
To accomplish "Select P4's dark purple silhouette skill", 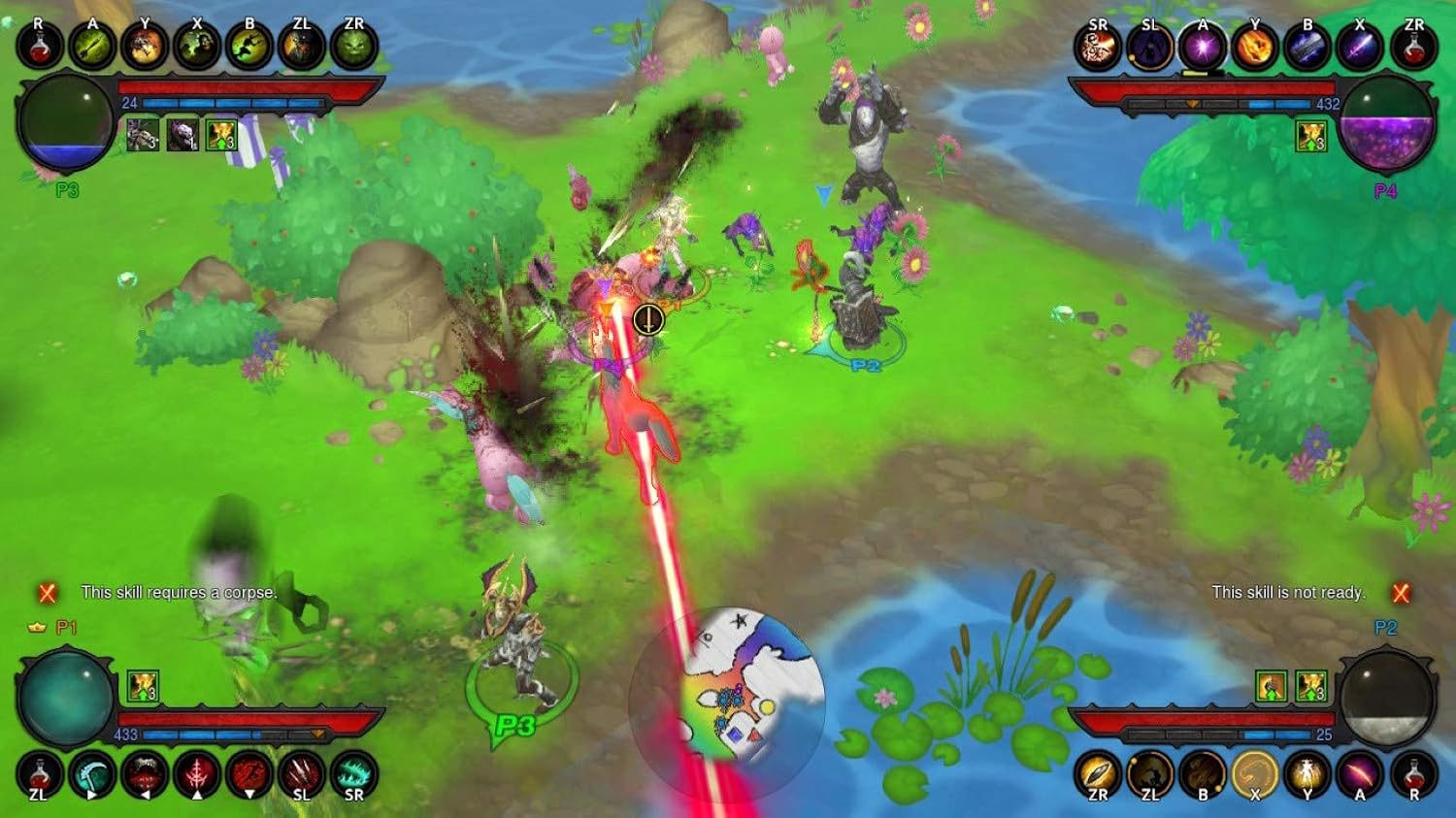I will pyautogui.click(x=1150, y=47).
